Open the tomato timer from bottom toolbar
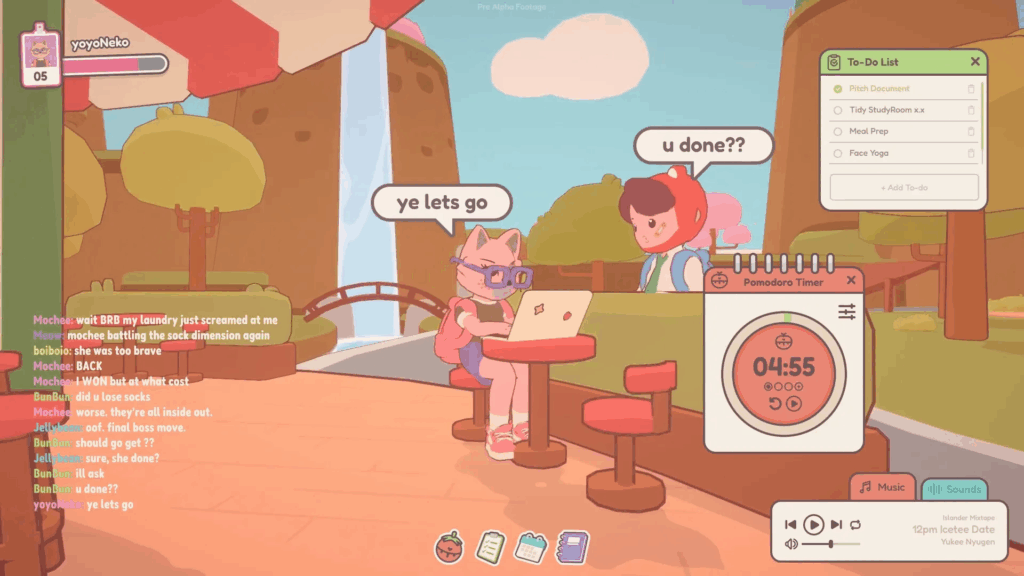1024x576 pixels. pyautogui.click(x=449, y=547)
